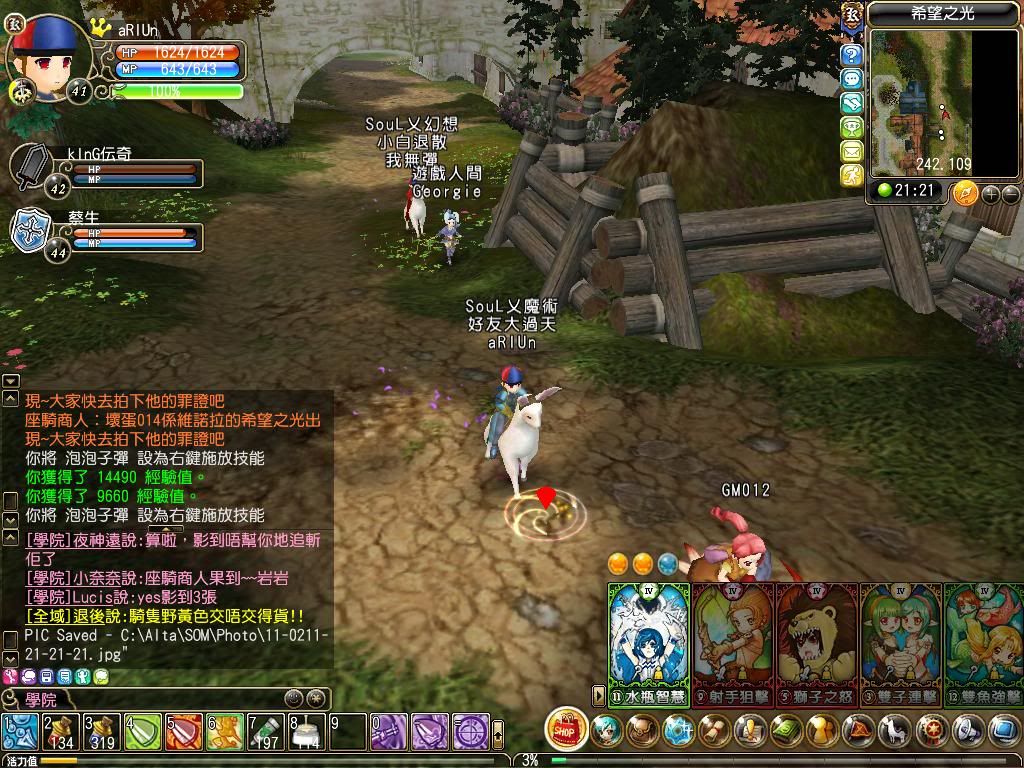Zoom in the minimap with the plus button
The height and width of the screenshot is (768, 1024).
tap(991, 194)
